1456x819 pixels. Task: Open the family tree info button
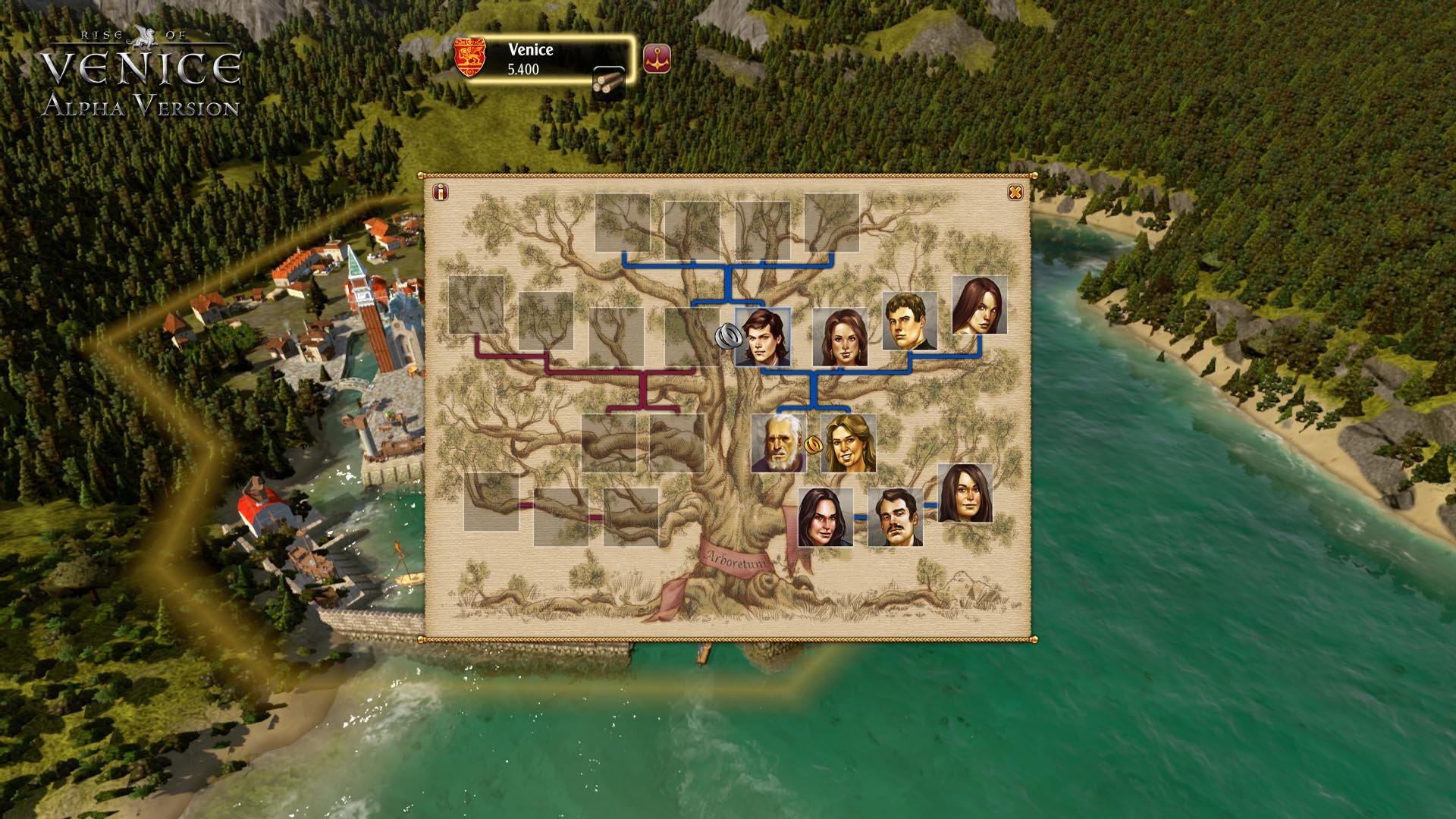440,193
